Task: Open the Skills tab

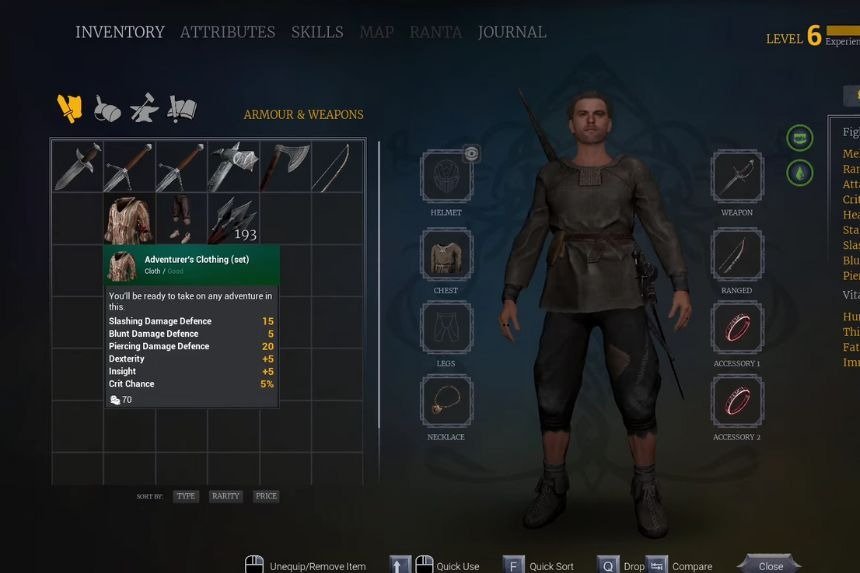Action: tap(317, 32)
